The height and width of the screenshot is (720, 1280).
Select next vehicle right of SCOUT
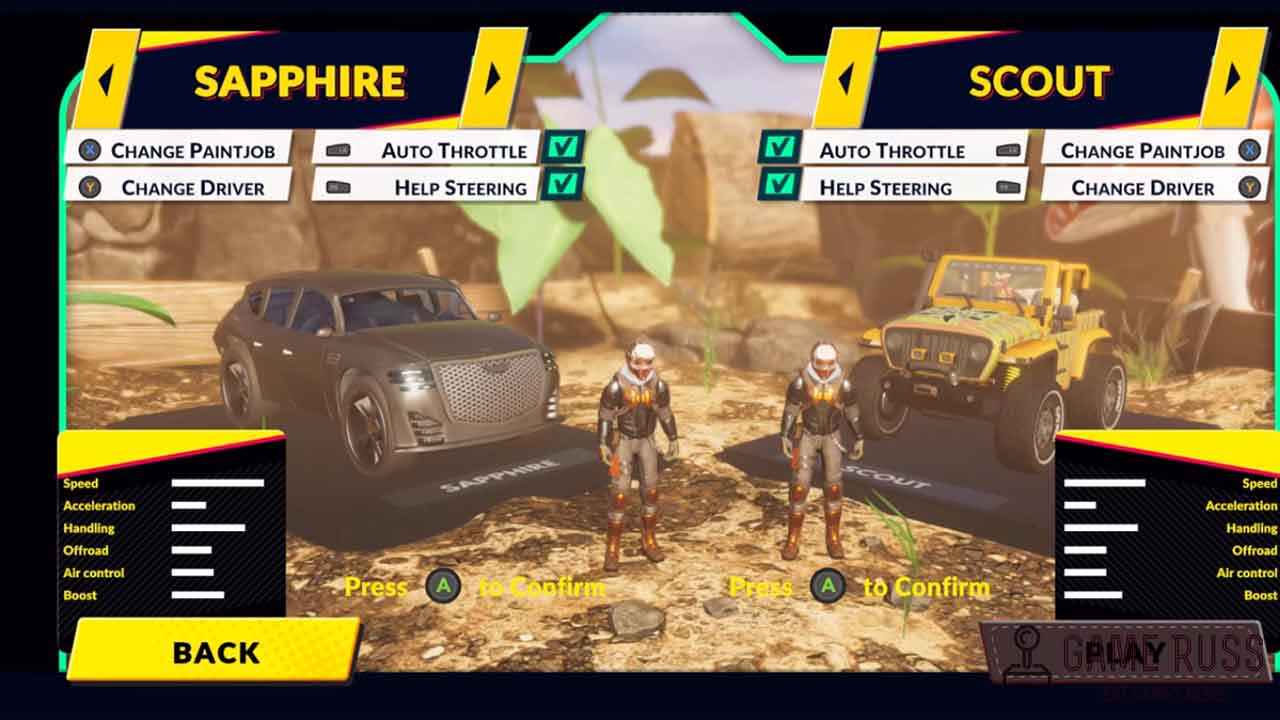pyautogui.click(x=1232, y=79)
